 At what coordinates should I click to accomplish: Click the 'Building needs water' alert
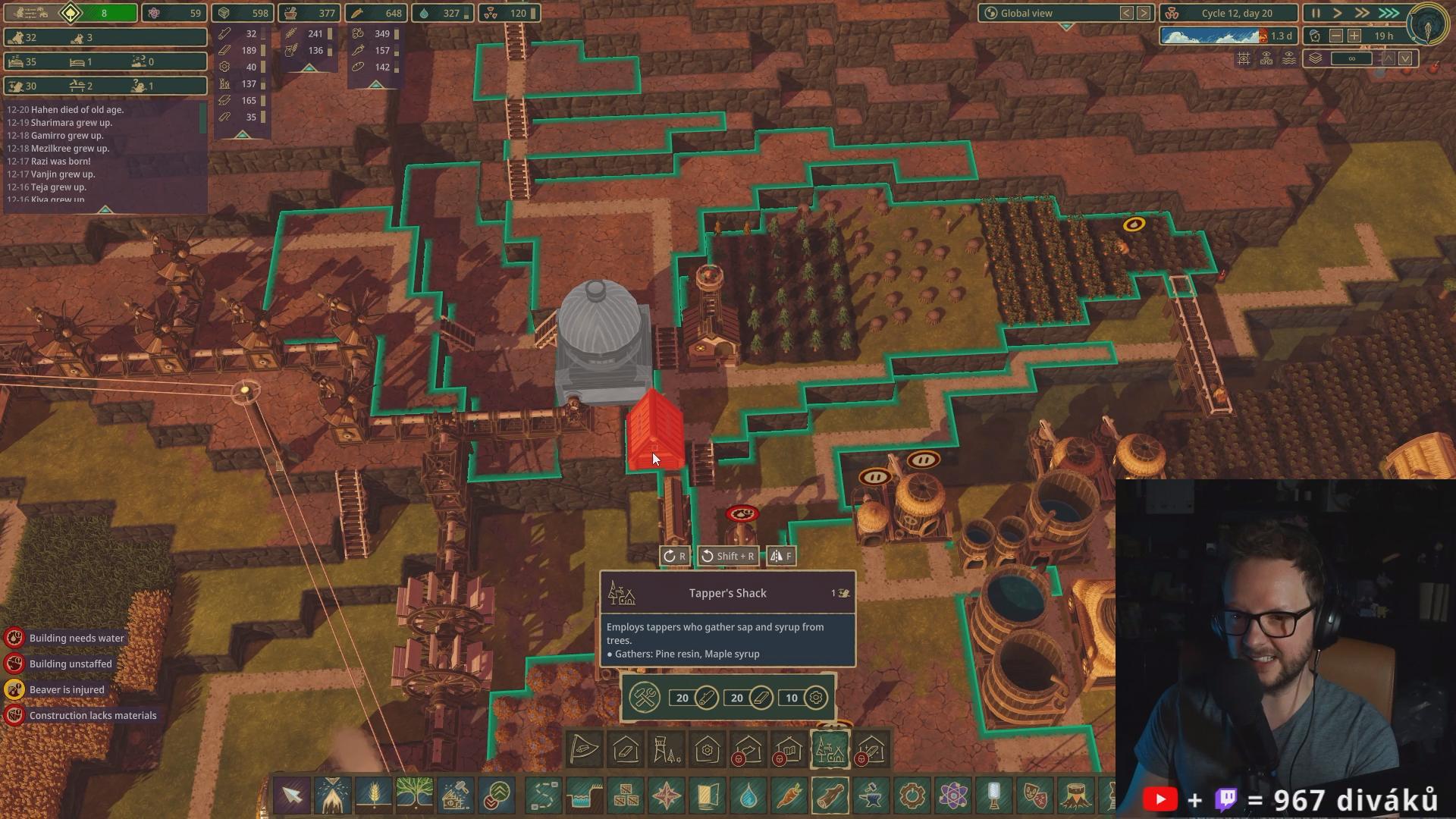(x=76, y=638)
